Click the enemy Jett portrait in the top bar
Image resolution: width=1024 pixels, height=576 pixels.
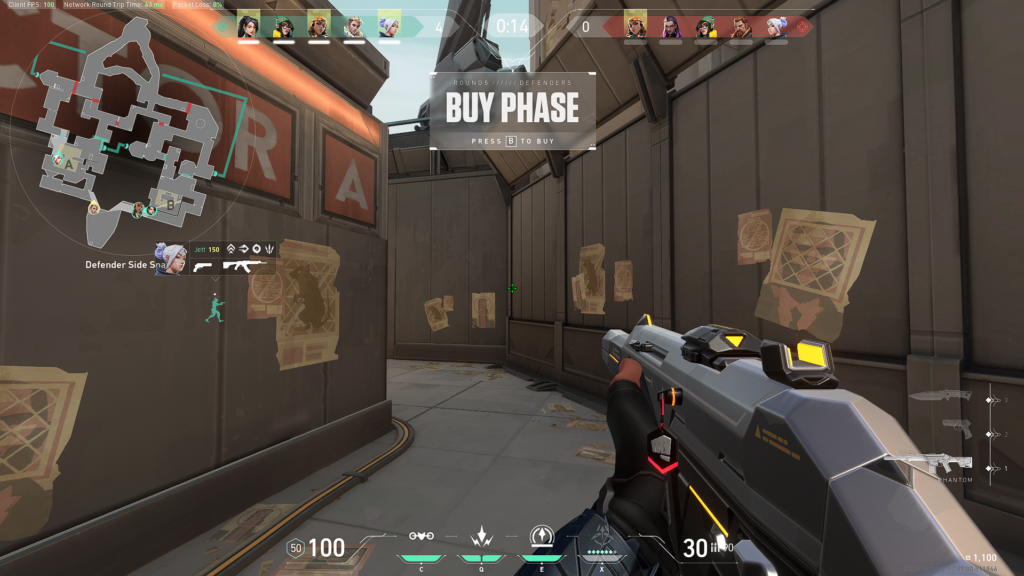(x=776, y=24)
